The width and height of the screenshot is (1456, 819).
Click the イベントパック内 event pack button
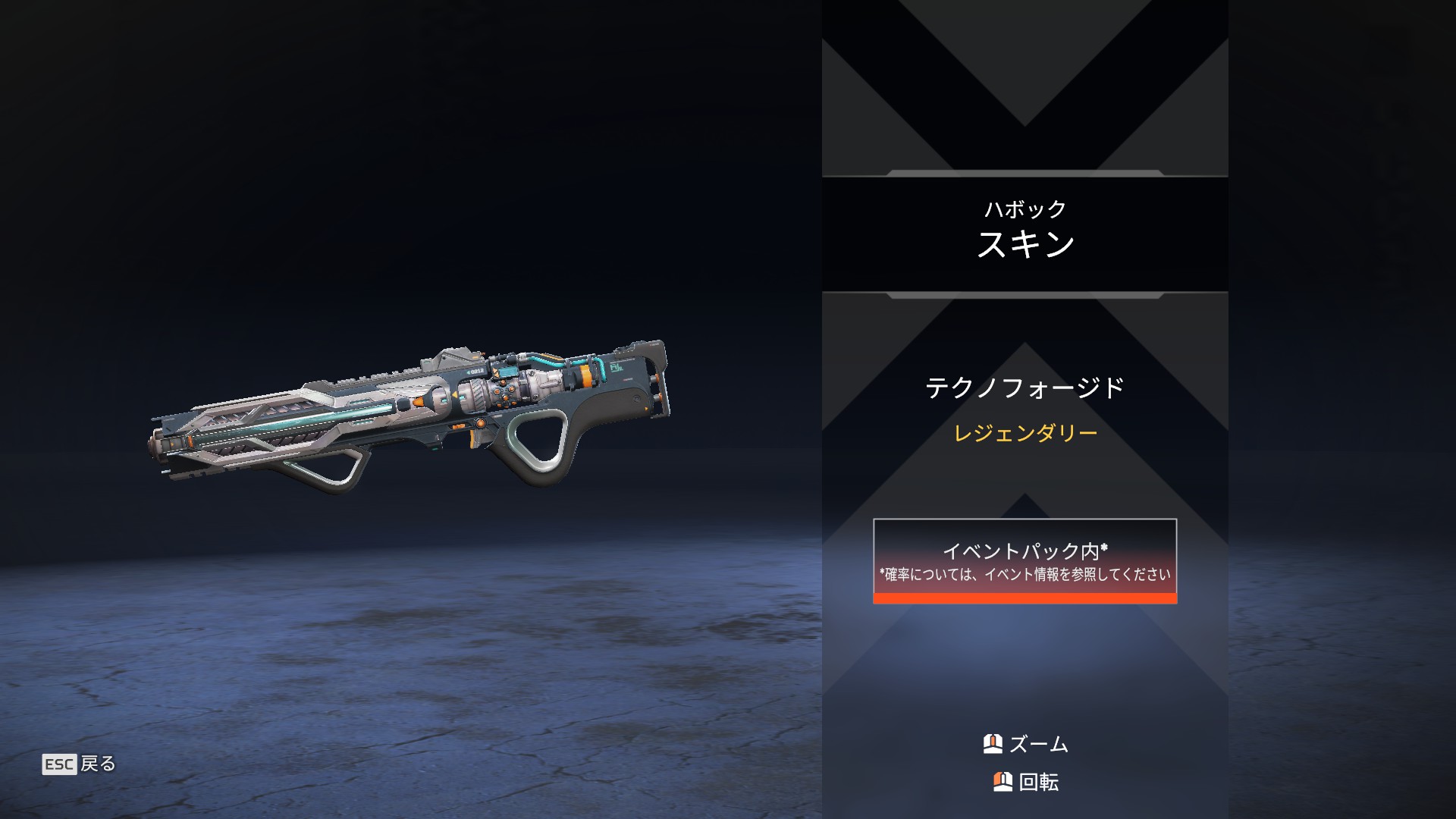click(x=1025, y=561)
